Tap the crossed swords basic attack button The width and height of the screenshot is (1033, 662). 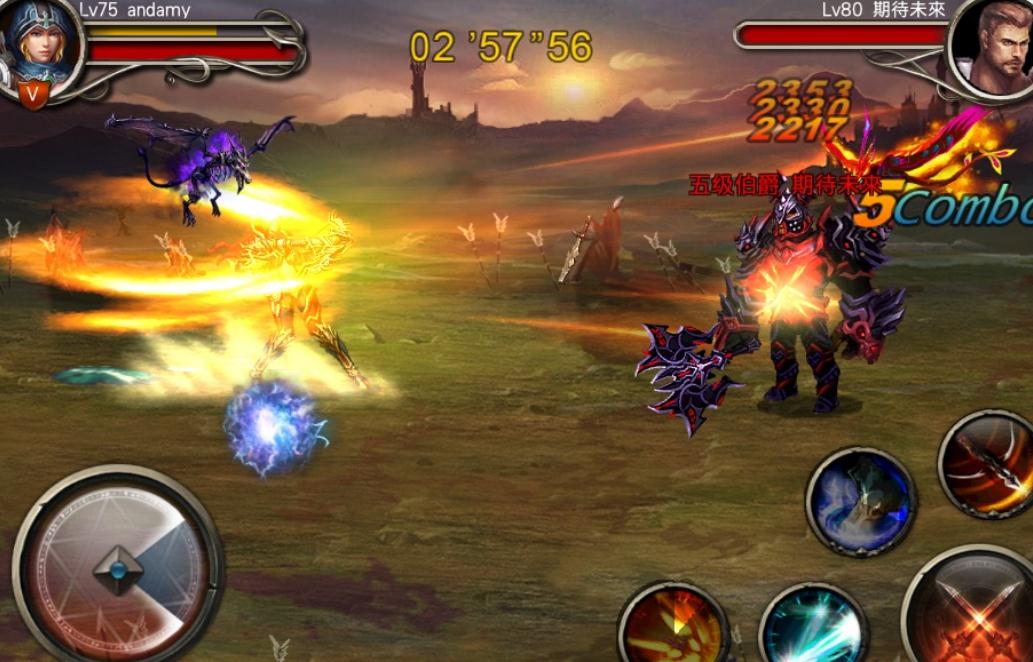[975, 612]
